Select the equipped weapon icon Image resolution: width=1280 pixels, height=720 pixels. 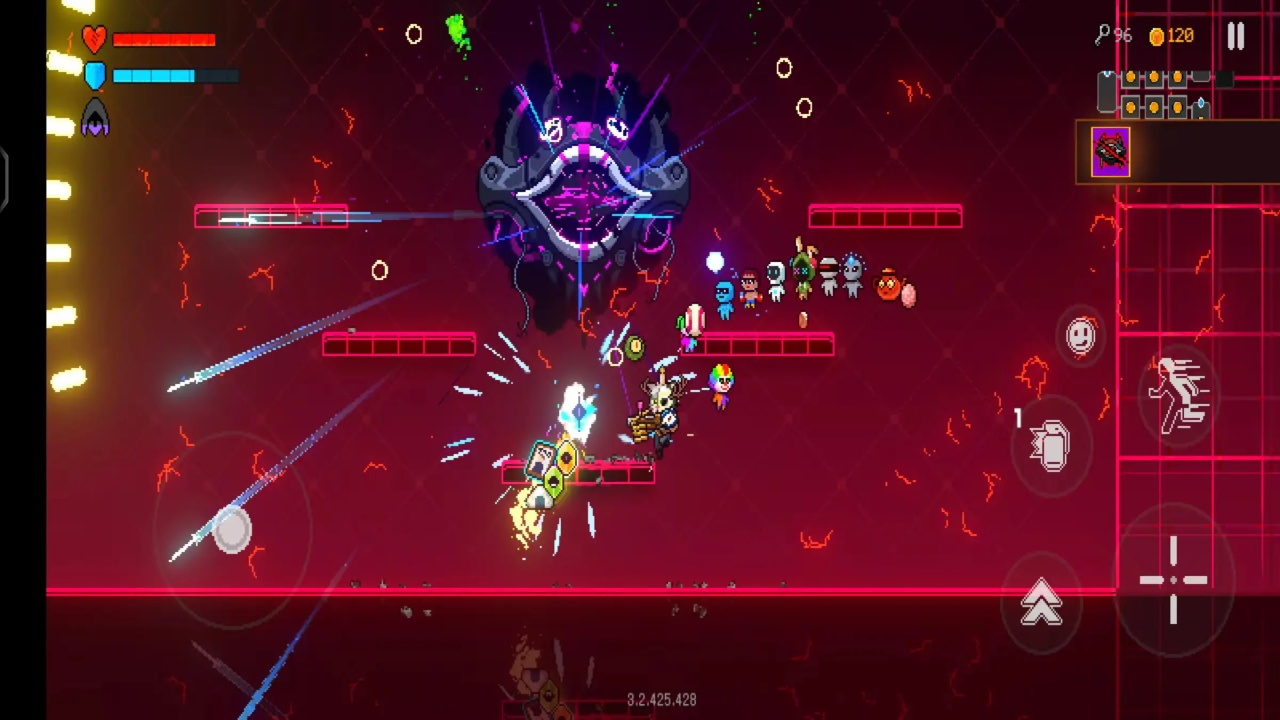[x=1111, y=153]
